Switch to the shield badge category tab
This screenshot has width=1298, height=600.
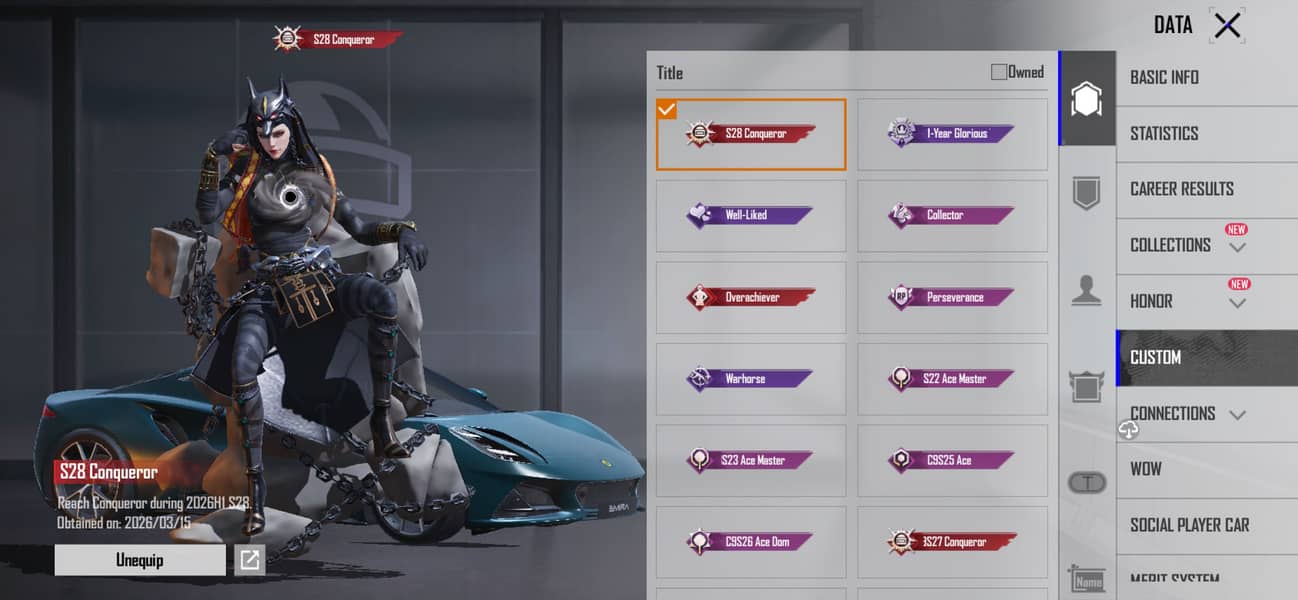(x=1087, y=192)
